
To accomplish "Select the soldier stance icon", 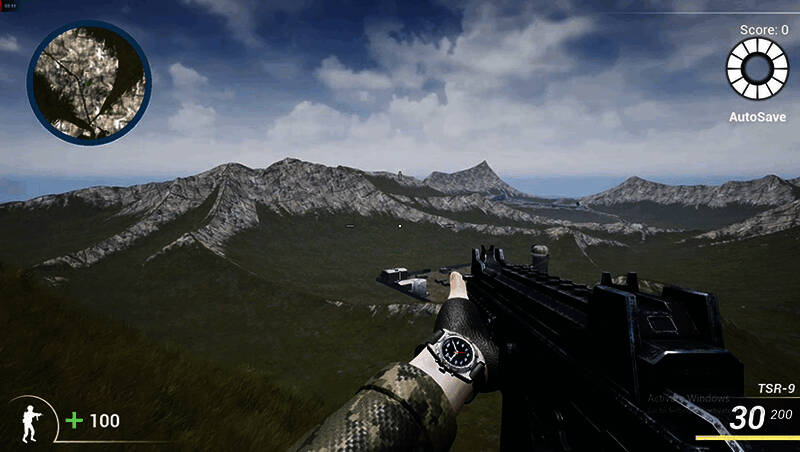I will [32, 421].
